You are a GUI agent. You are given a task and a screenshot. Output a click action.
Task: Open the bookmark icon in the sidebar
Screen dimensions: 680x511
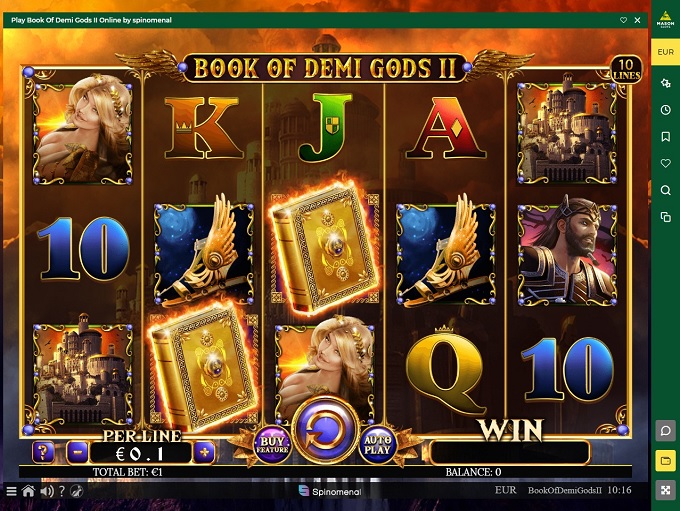(665, 136)
